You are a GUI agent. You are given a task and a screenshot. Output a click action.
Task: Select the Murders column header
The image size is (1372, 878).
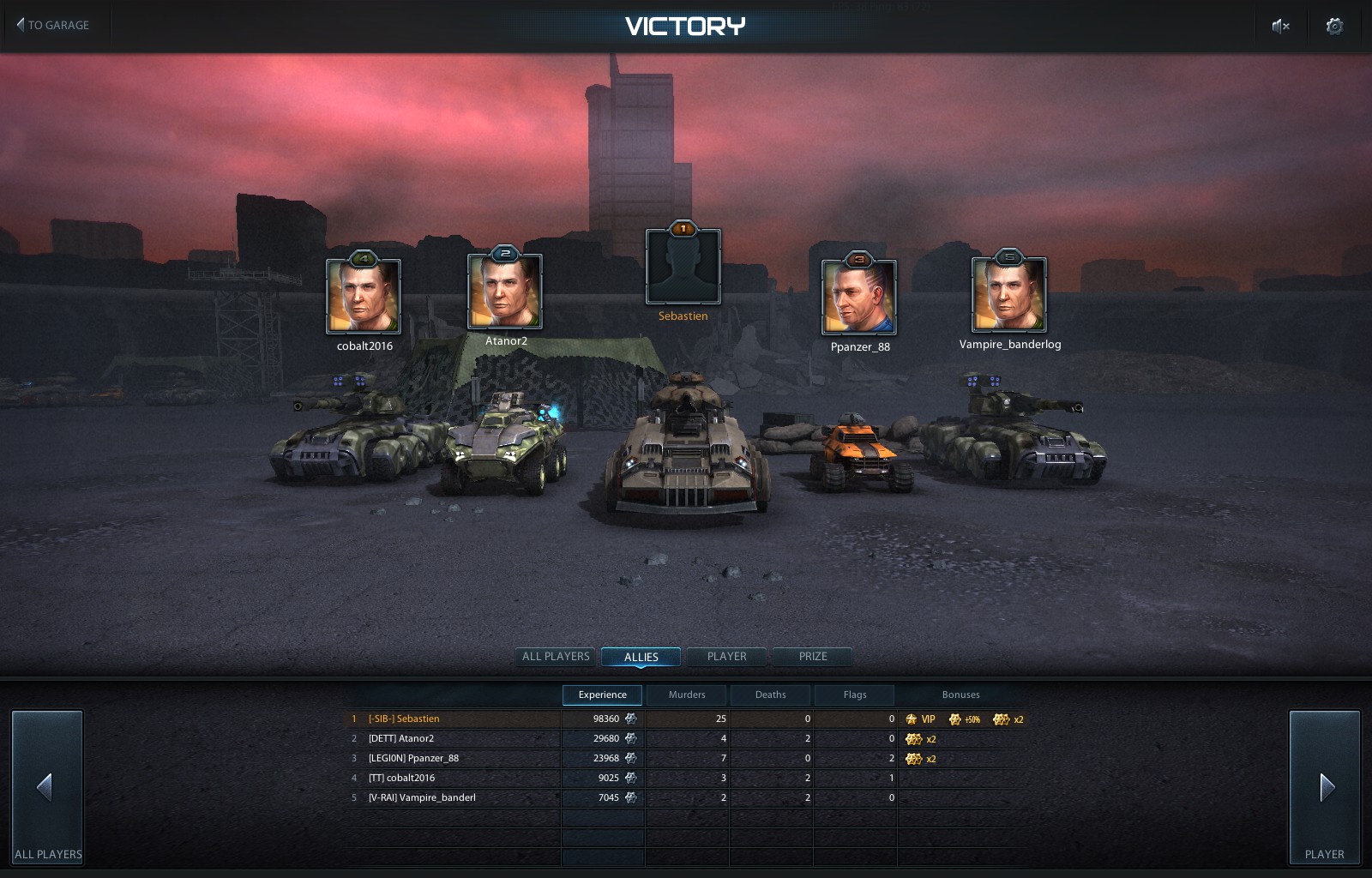point(686,695)
